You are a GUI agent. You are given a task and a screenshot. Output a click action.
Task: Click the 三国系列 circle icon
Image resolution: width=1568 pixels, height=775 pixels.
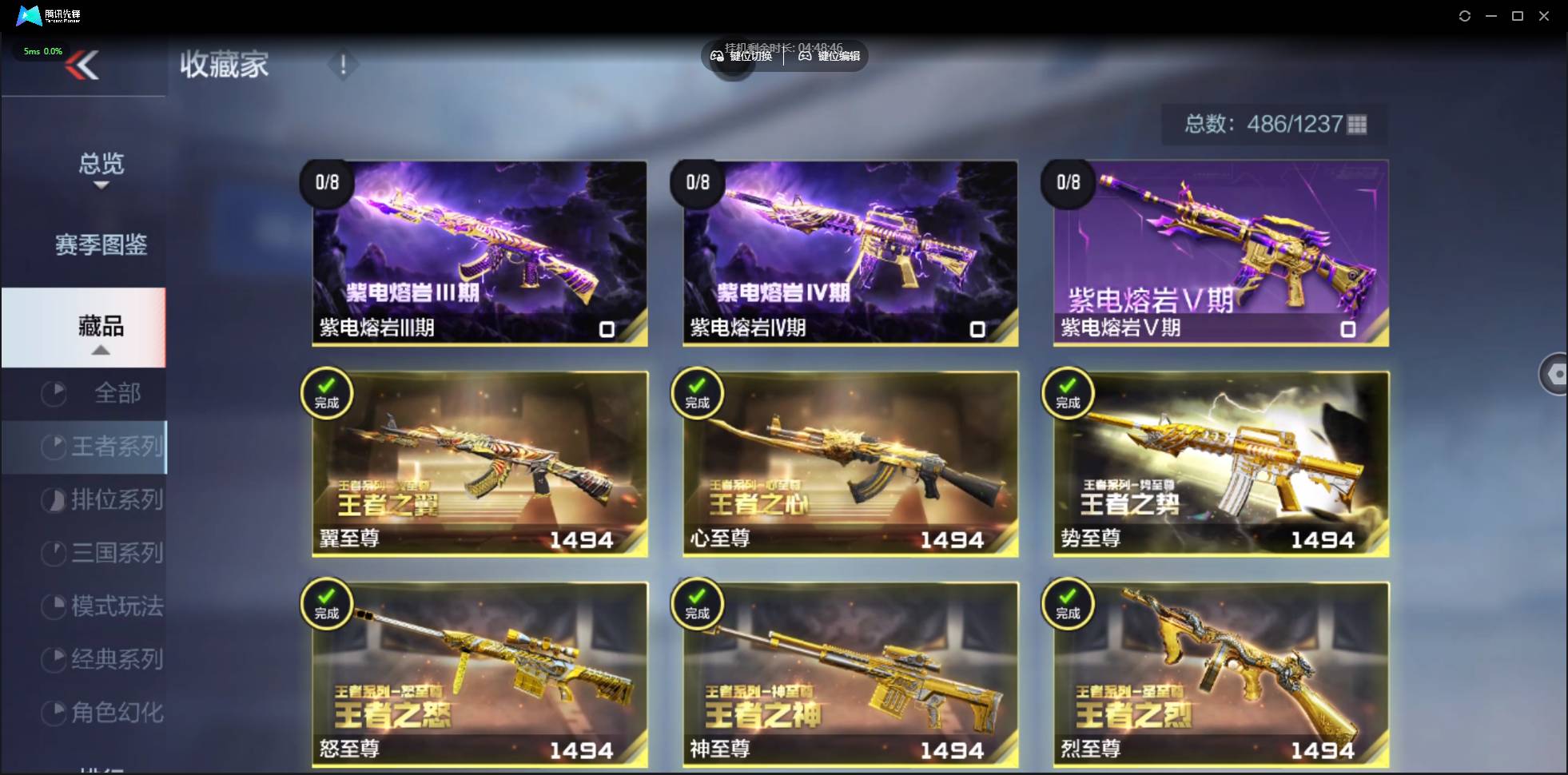[x=54, y=553]
